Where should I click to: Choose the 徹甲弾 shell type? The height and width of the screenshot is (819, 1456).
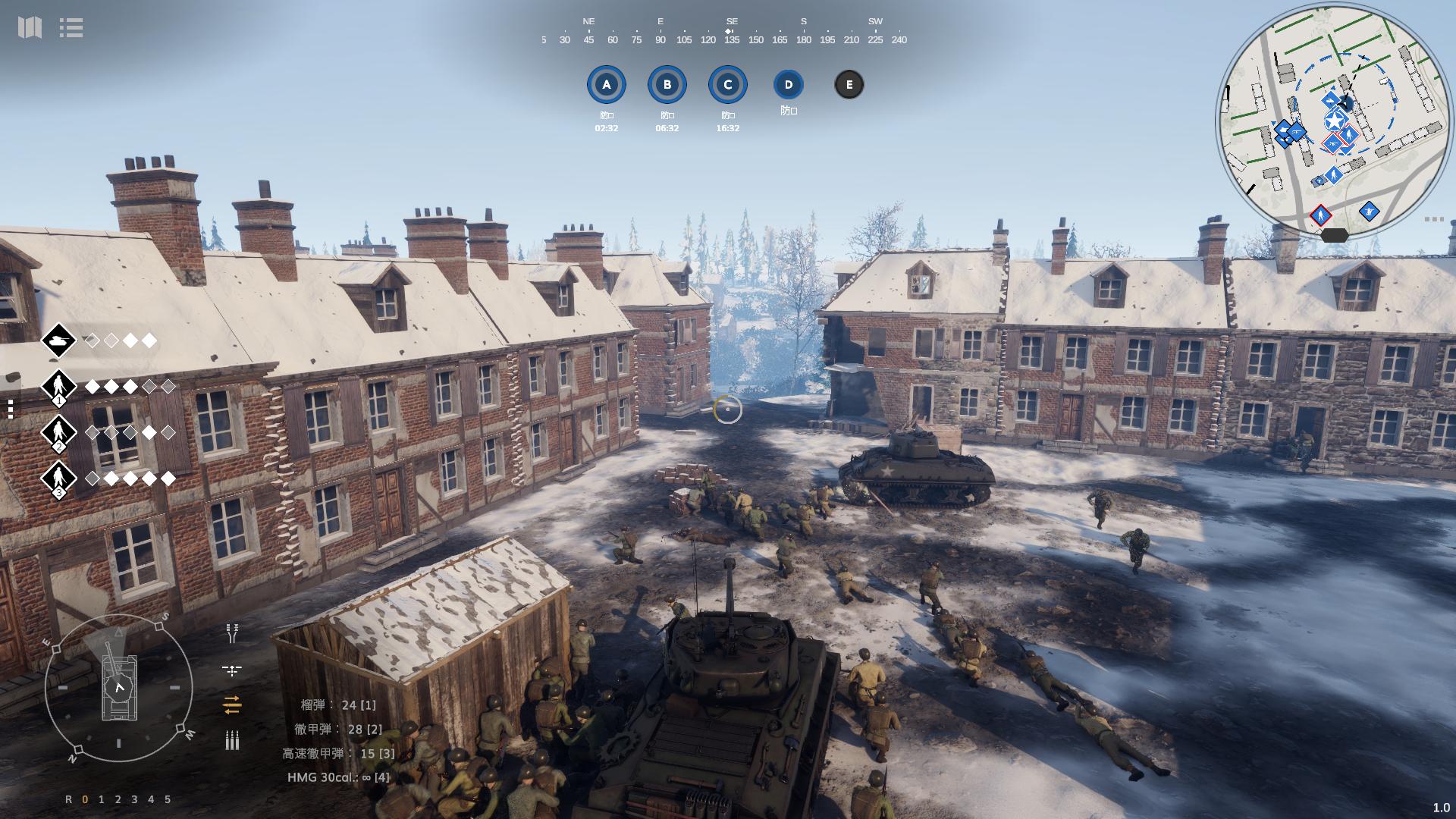(337, 730)
